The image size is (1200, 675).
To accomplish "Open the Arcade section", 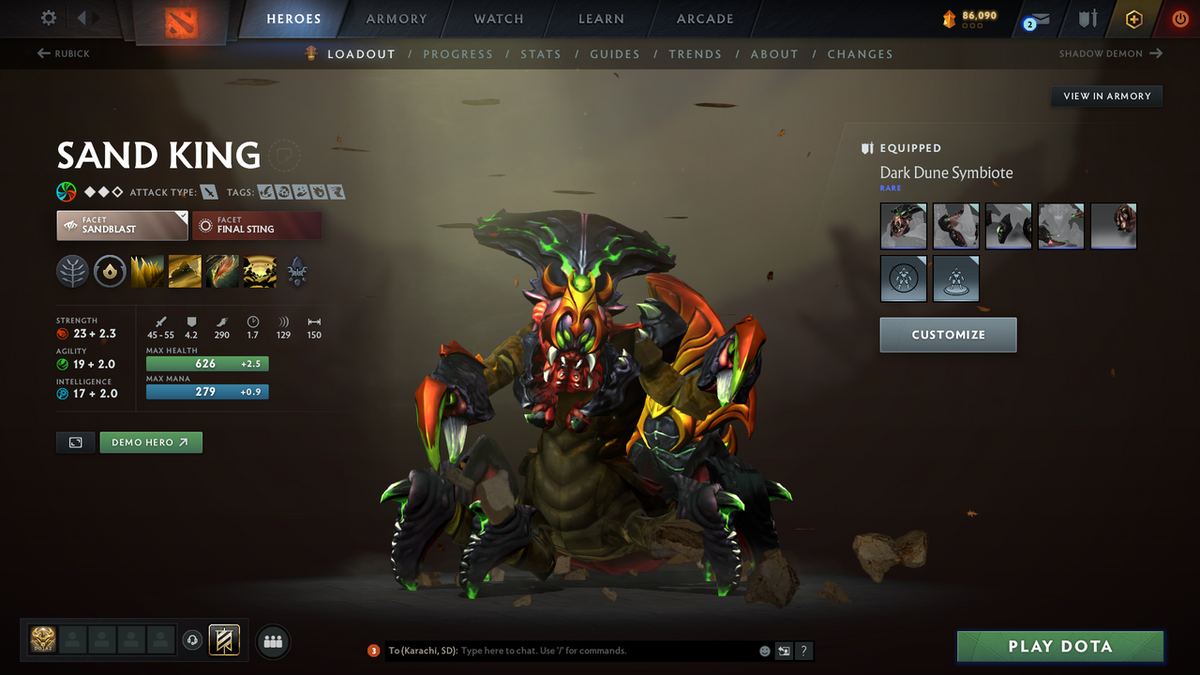I will coord(705,19).
